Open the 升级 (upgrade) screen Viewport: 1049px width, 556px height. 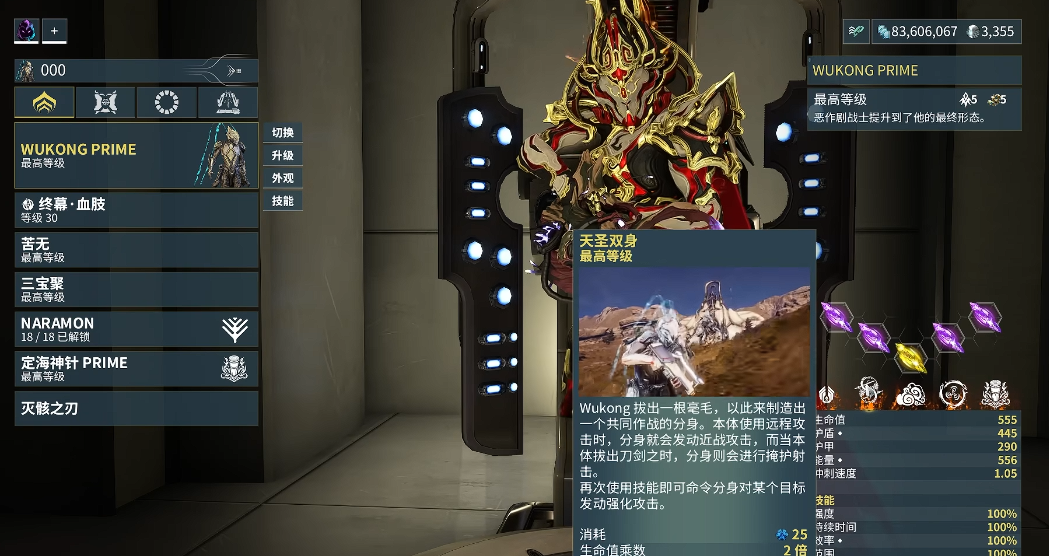(282, 156)
